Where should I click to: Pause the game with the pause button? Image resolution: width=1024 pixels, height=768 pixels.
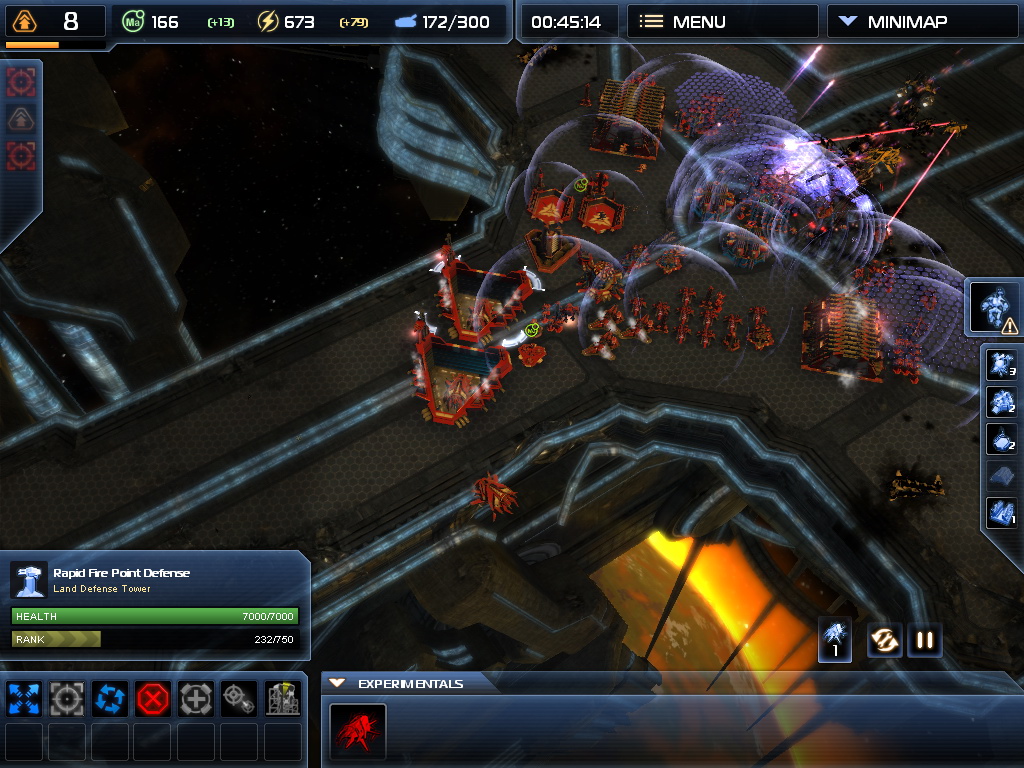925,640
